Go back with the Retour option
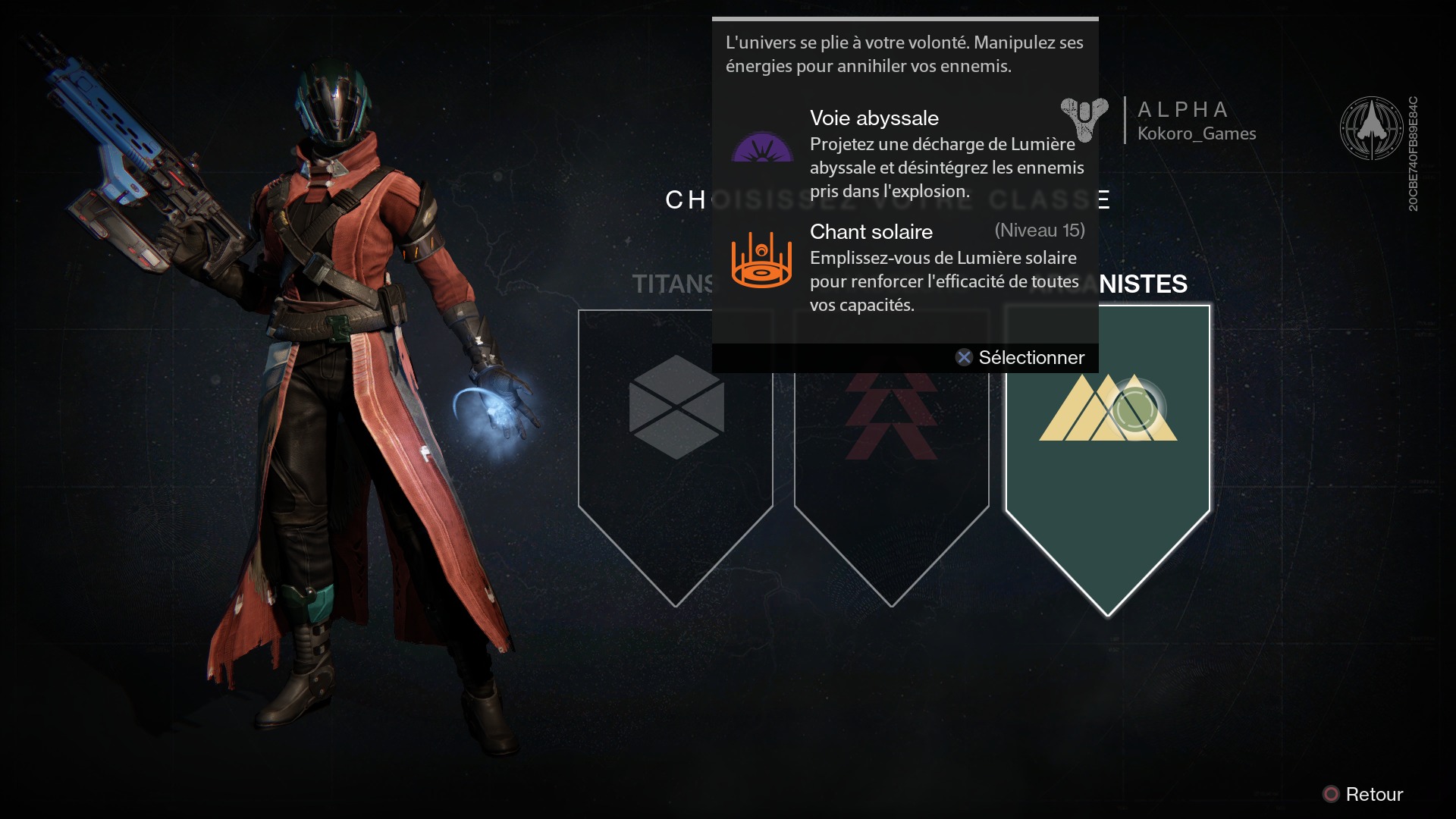This screenshot has height=819, width=1456. coord(1363,794)
